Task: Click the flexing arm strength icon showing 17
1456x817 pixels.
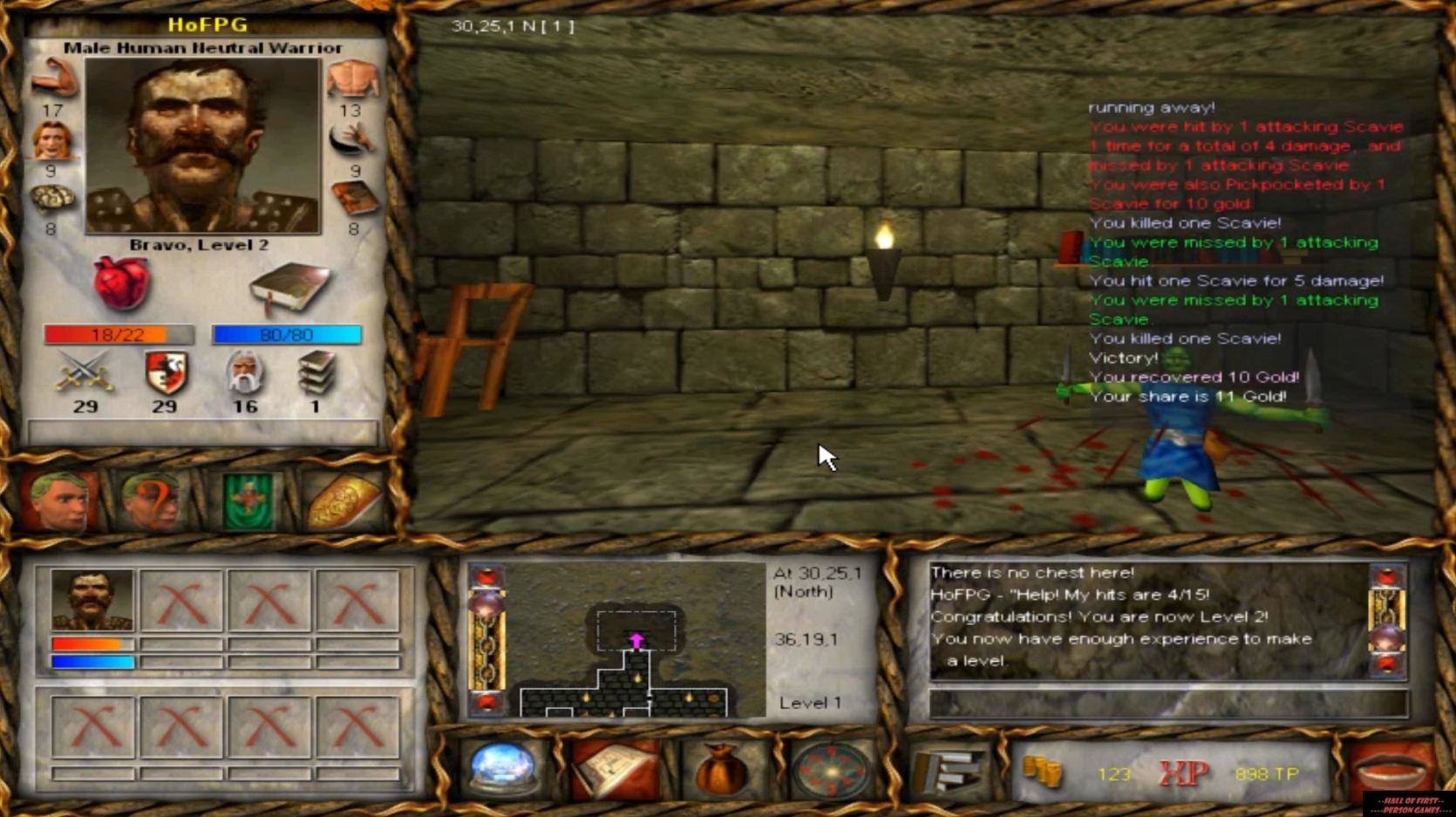Action: coord(52,81)
